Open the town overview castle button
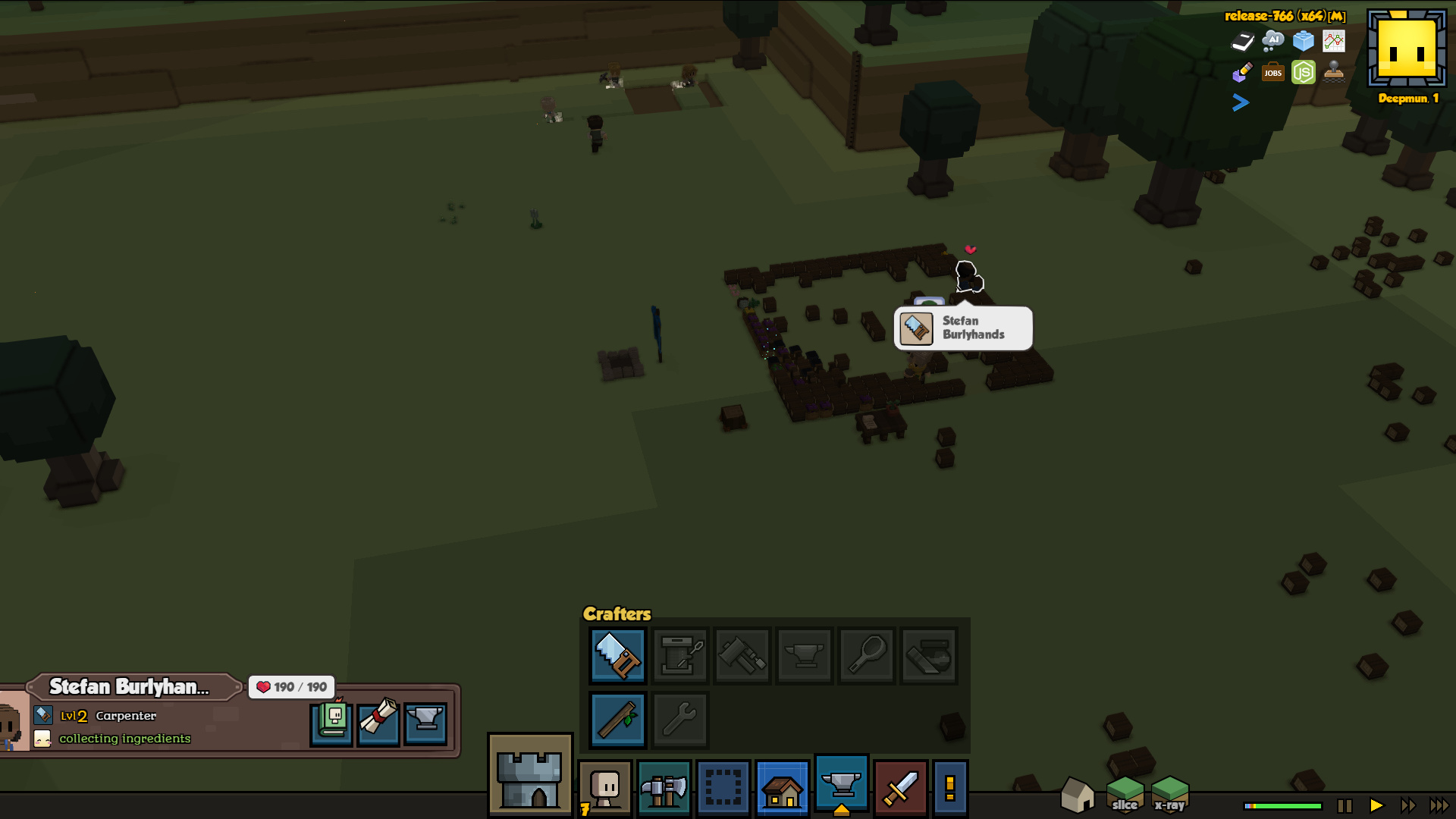Image resolution: width=1456 pixels, height=819 pixels. [x=530, y=775]
